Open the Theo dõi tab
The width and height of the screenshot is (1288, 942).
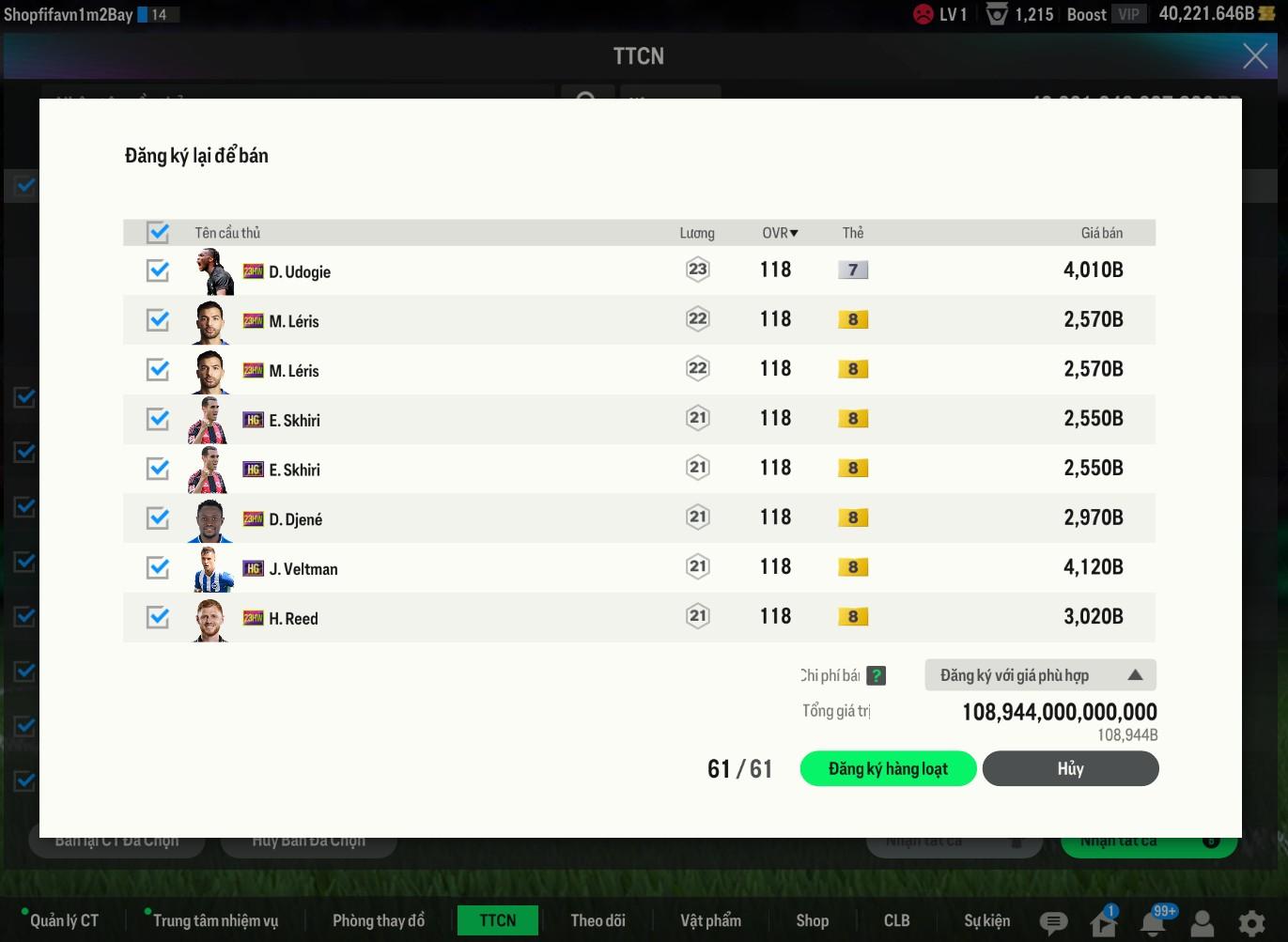(597, 920)
